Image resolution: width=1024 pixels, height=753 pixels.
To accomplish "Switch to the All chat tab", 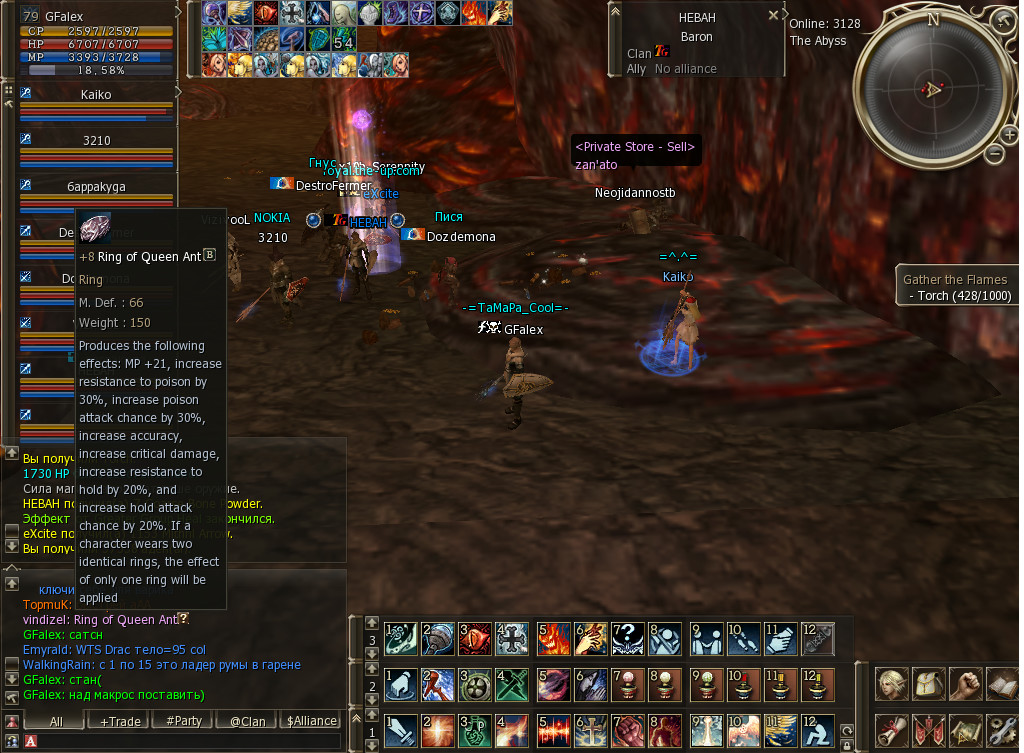I will click(56, 720).
